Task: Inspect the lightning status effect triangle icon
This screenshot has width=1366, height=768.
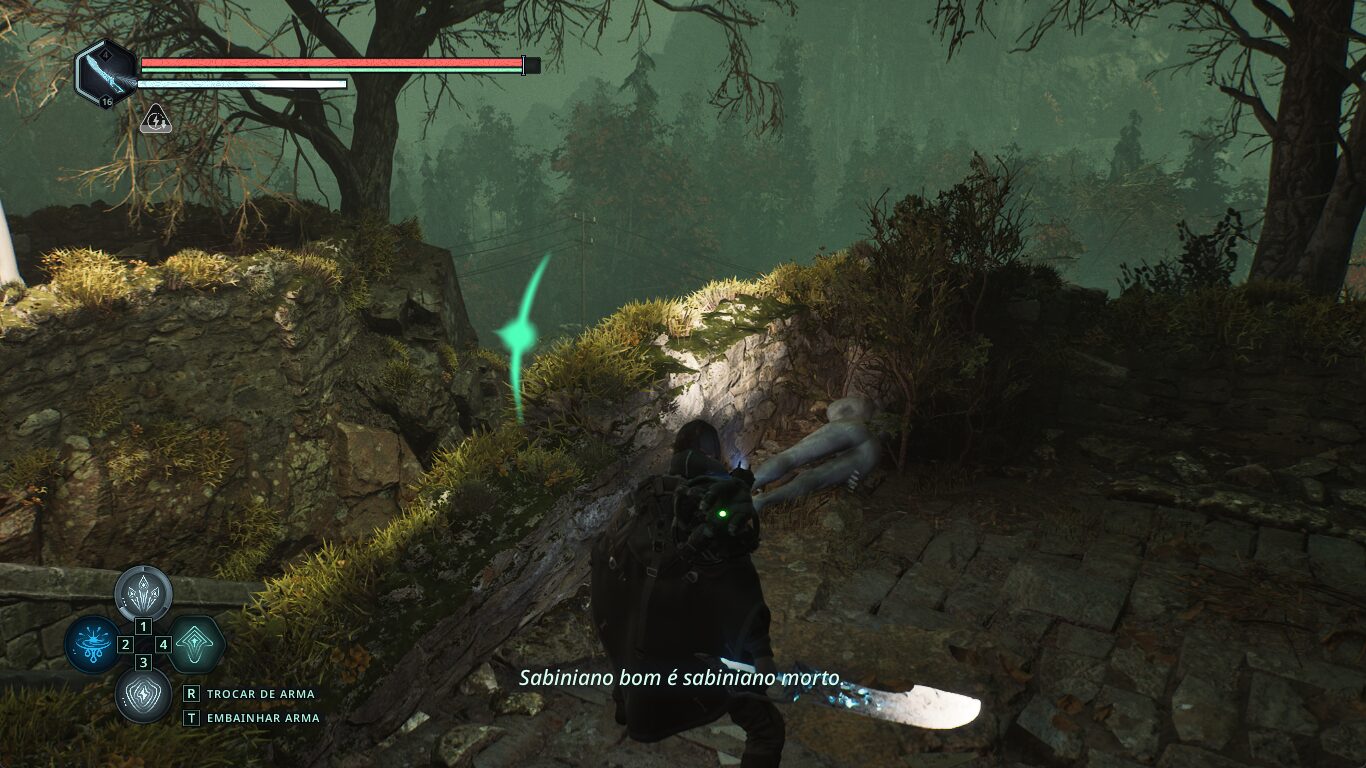Action: [155, 120]
